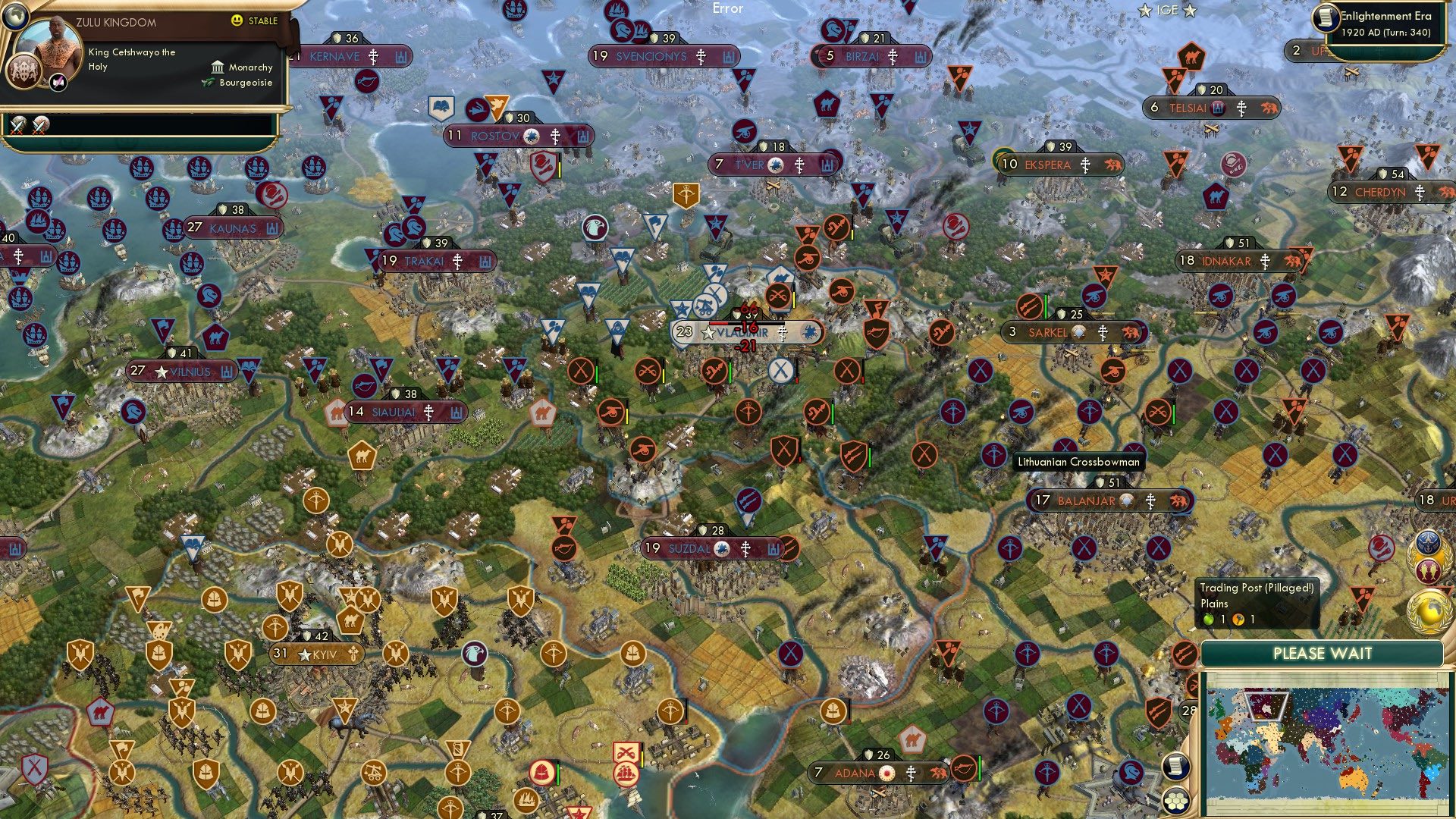1456x819 pixels.
Task: Click the STABLE happiness smiley indicator
Action: pos(237,21)
